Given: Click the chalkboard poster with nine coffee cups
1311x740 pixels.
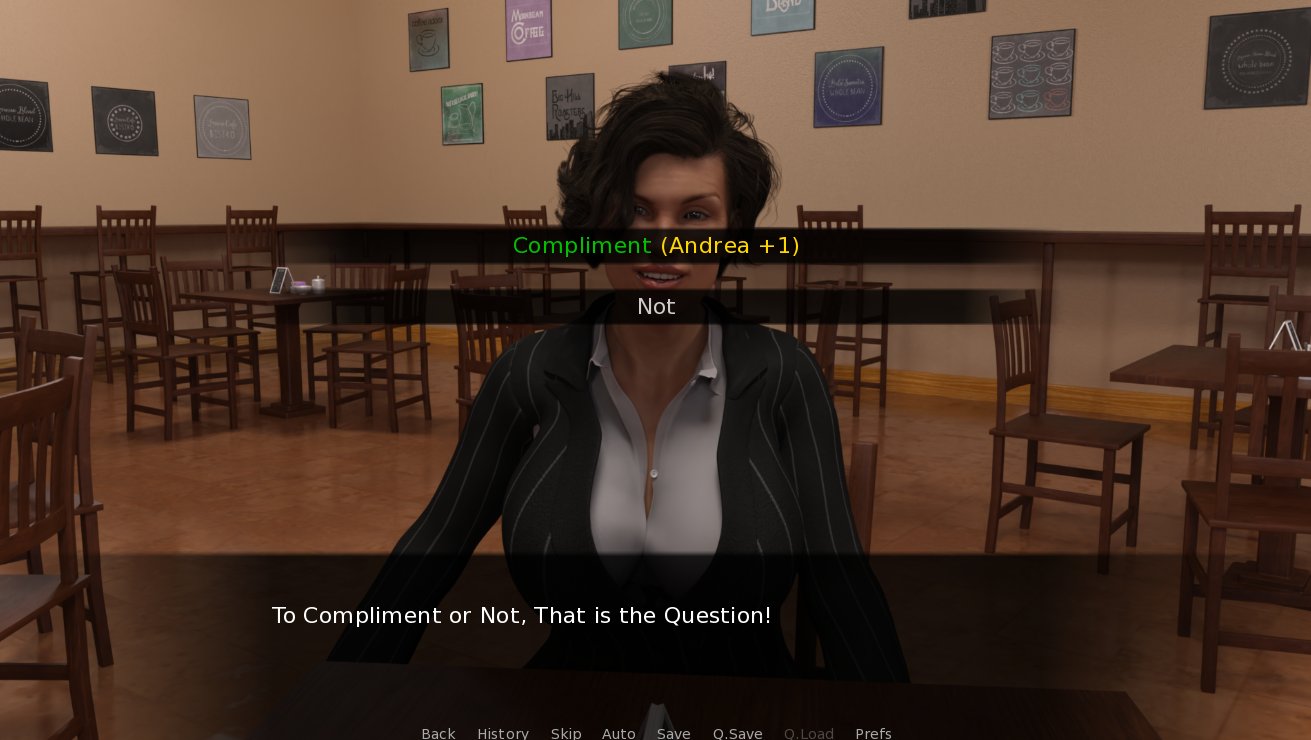Looking at the screenshot, I should click(1031, 73).
